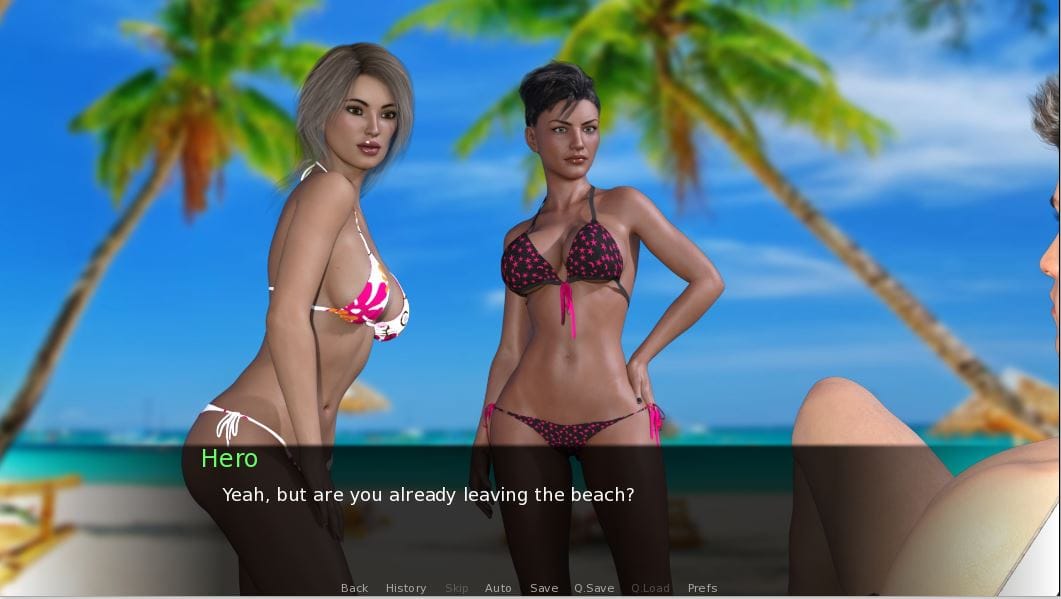Image resolution: width=1061 pixels, height=599 pixels.
Task: Go back one dialogue line
Action: coord(354,588)
